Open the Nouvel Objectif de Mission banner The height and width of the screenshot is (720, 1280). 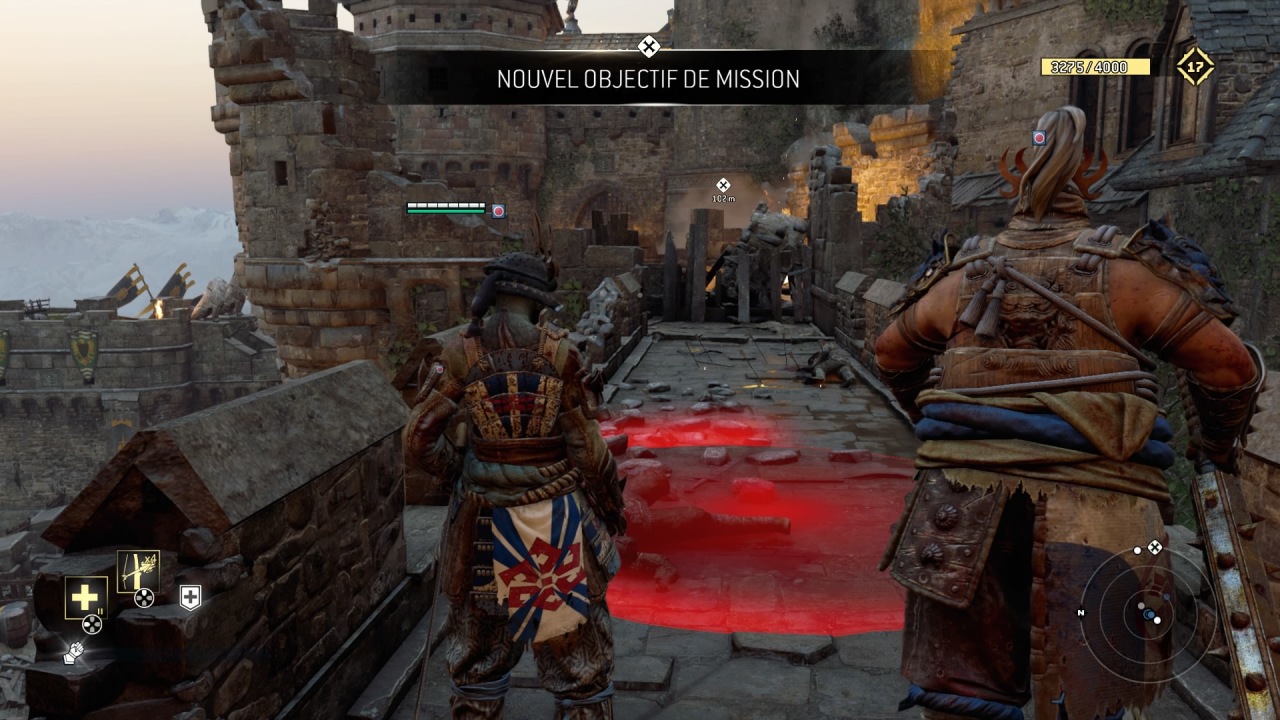point(648,79)
